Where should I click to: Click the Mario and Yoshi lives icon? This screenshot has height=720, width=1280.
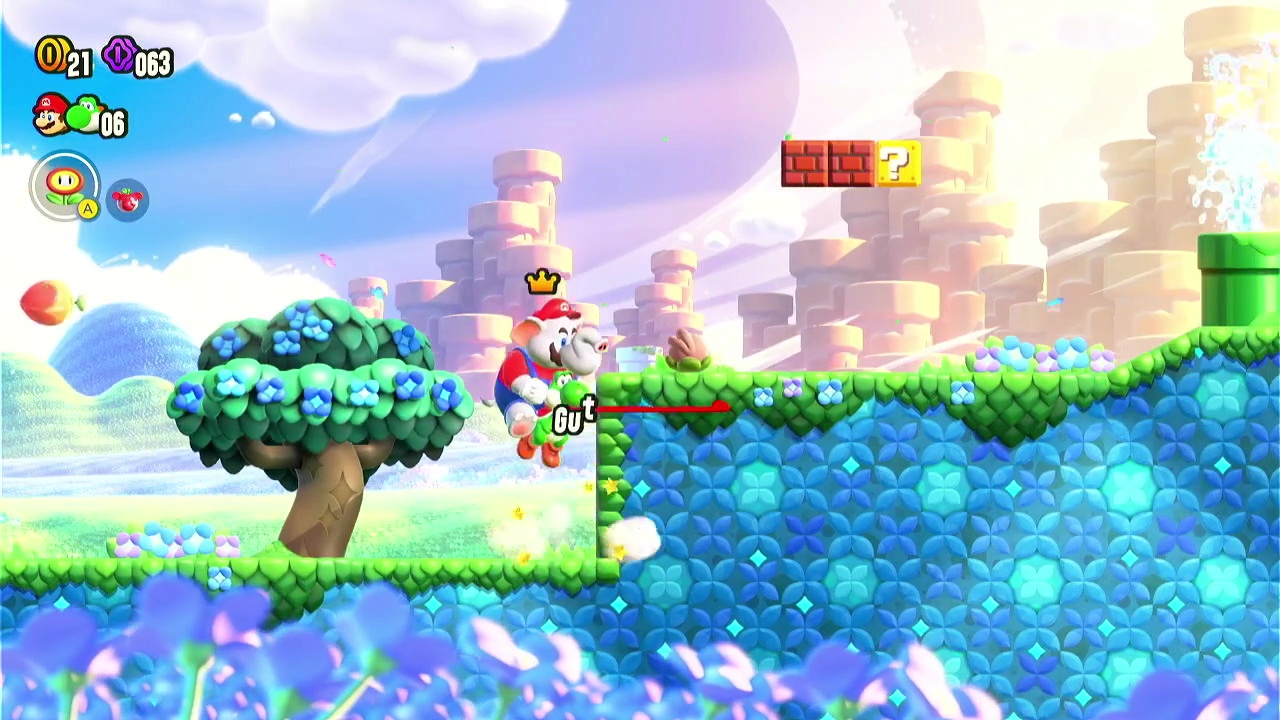pos(66,116)
